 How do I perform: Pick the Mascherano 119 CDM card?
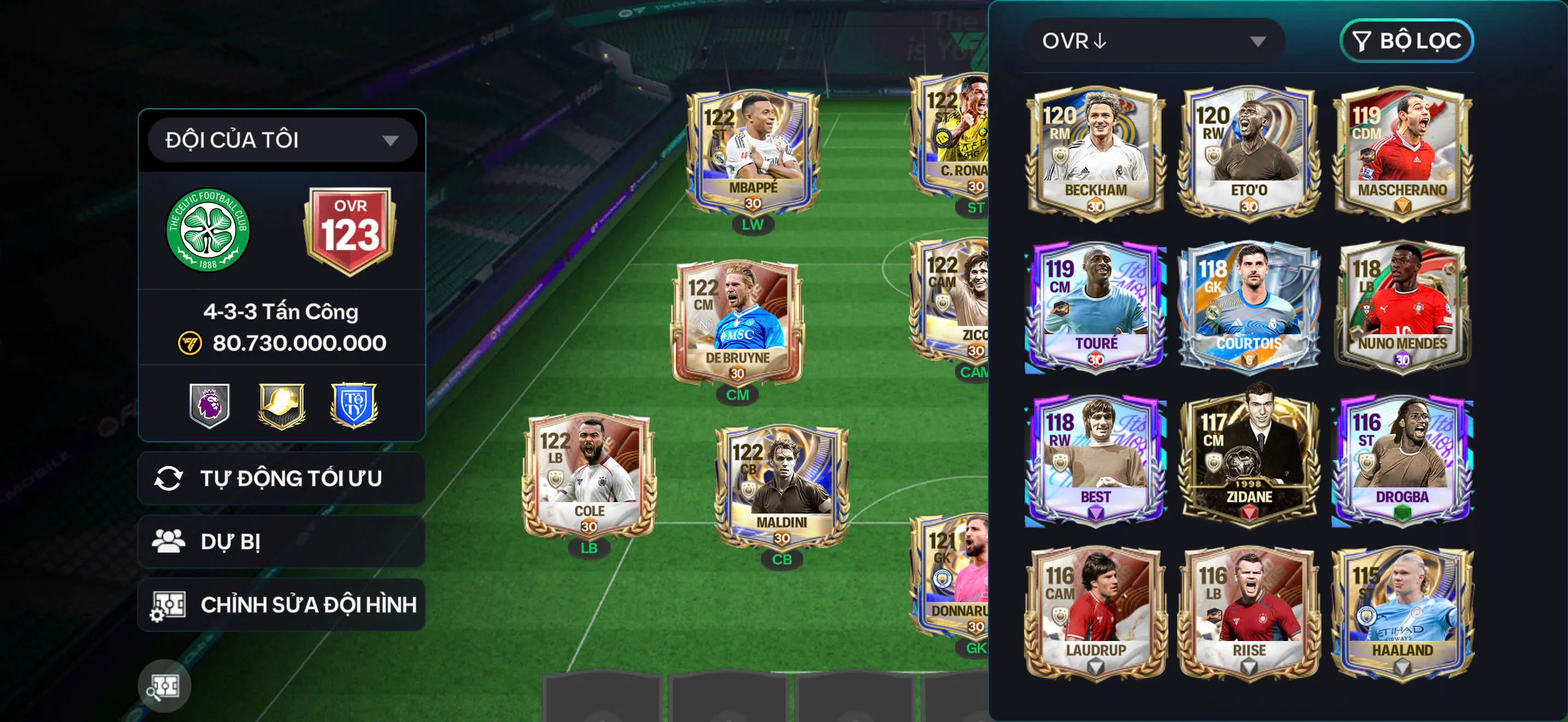(1402, 152)
